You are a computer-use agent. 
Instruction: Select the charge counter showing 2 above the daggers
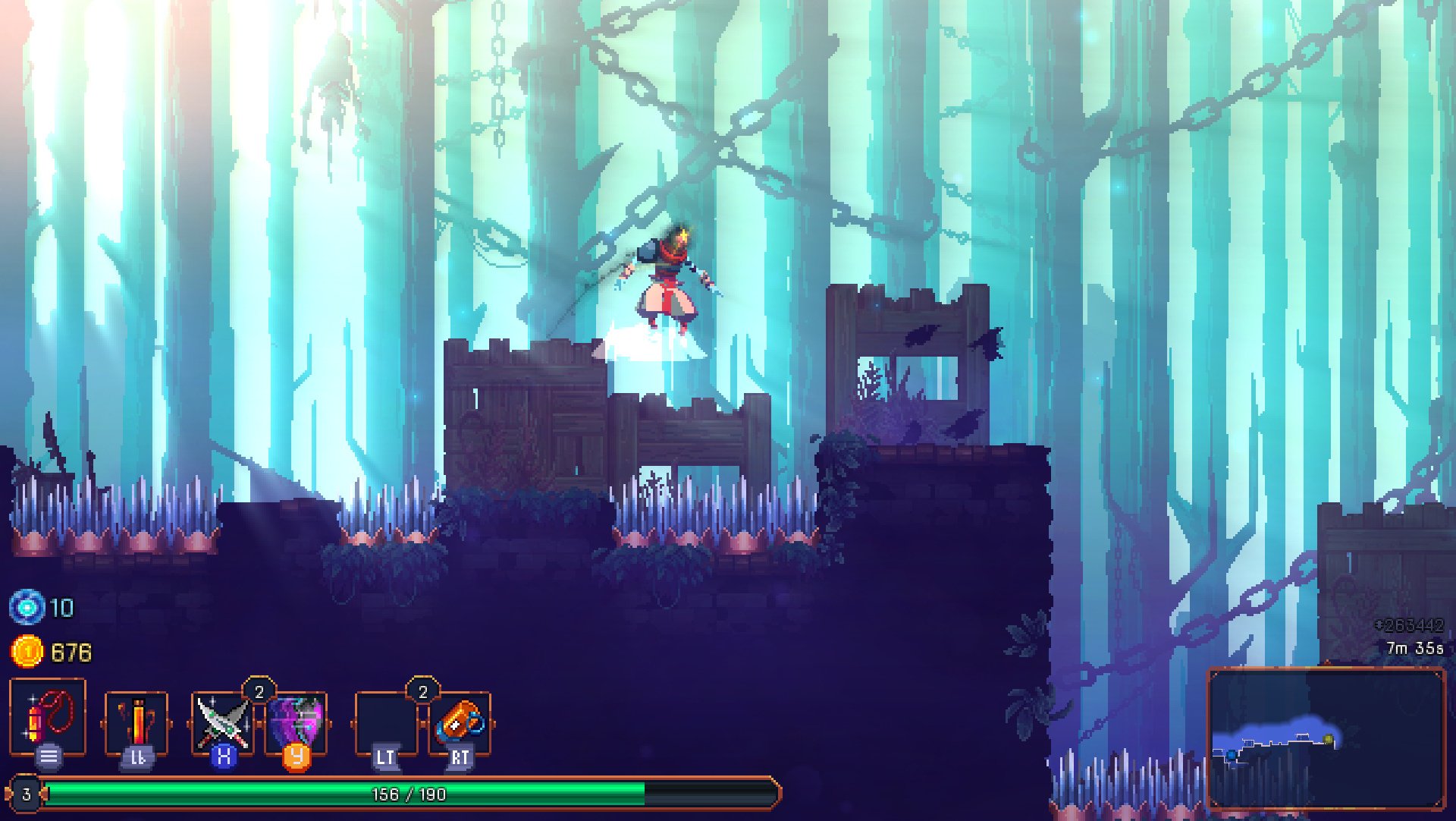coord(259,691)
